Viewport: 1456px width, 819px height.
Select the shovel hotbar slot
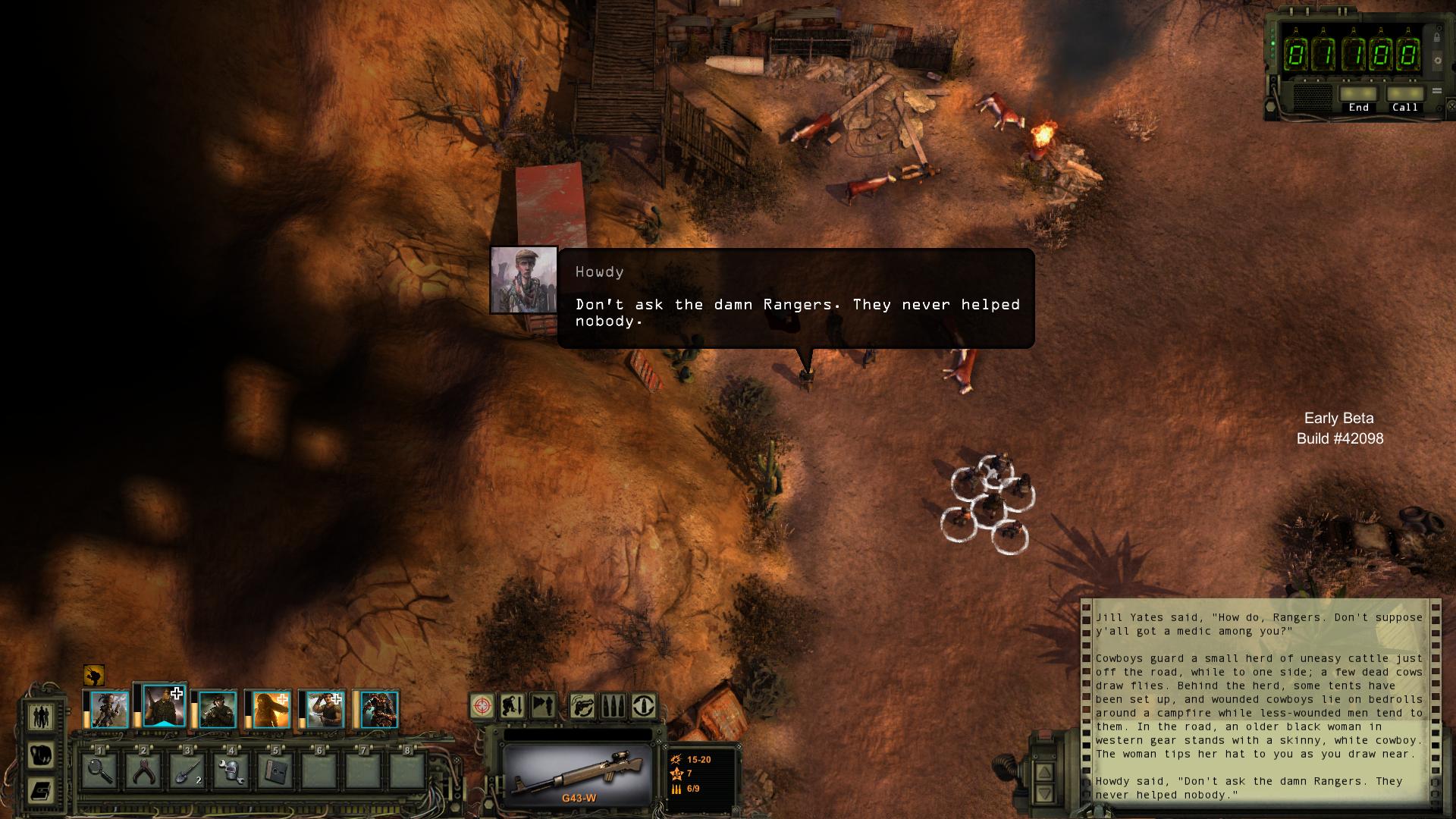(x=188, y=771)
